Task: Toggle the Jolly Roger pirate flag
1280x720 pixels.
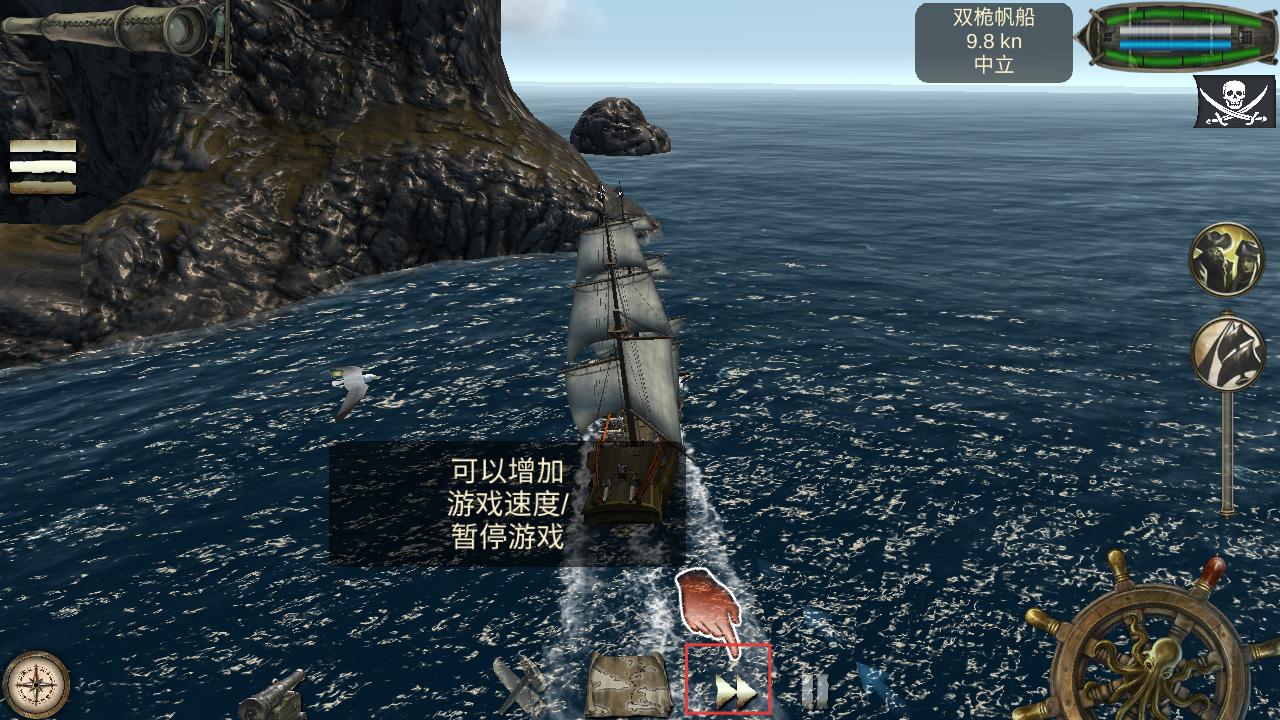Action: tap(1233, 102)
